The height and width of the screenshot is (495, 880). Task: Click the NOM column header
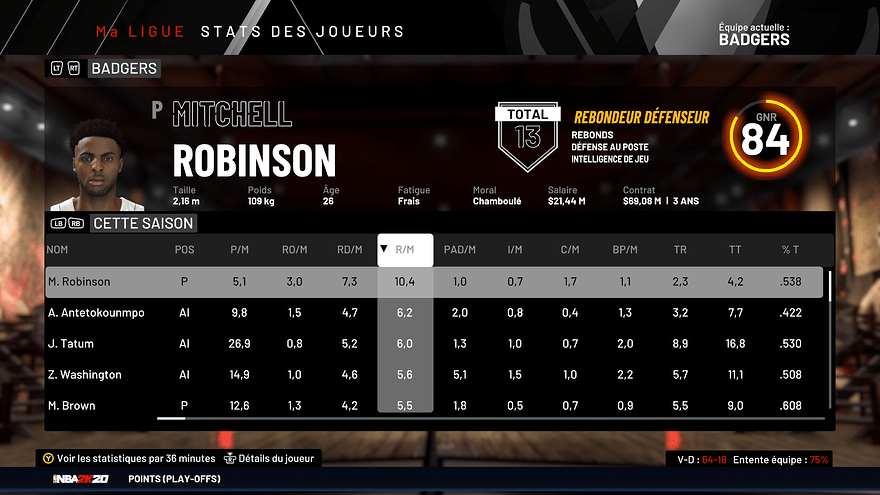tap(58, 250)
